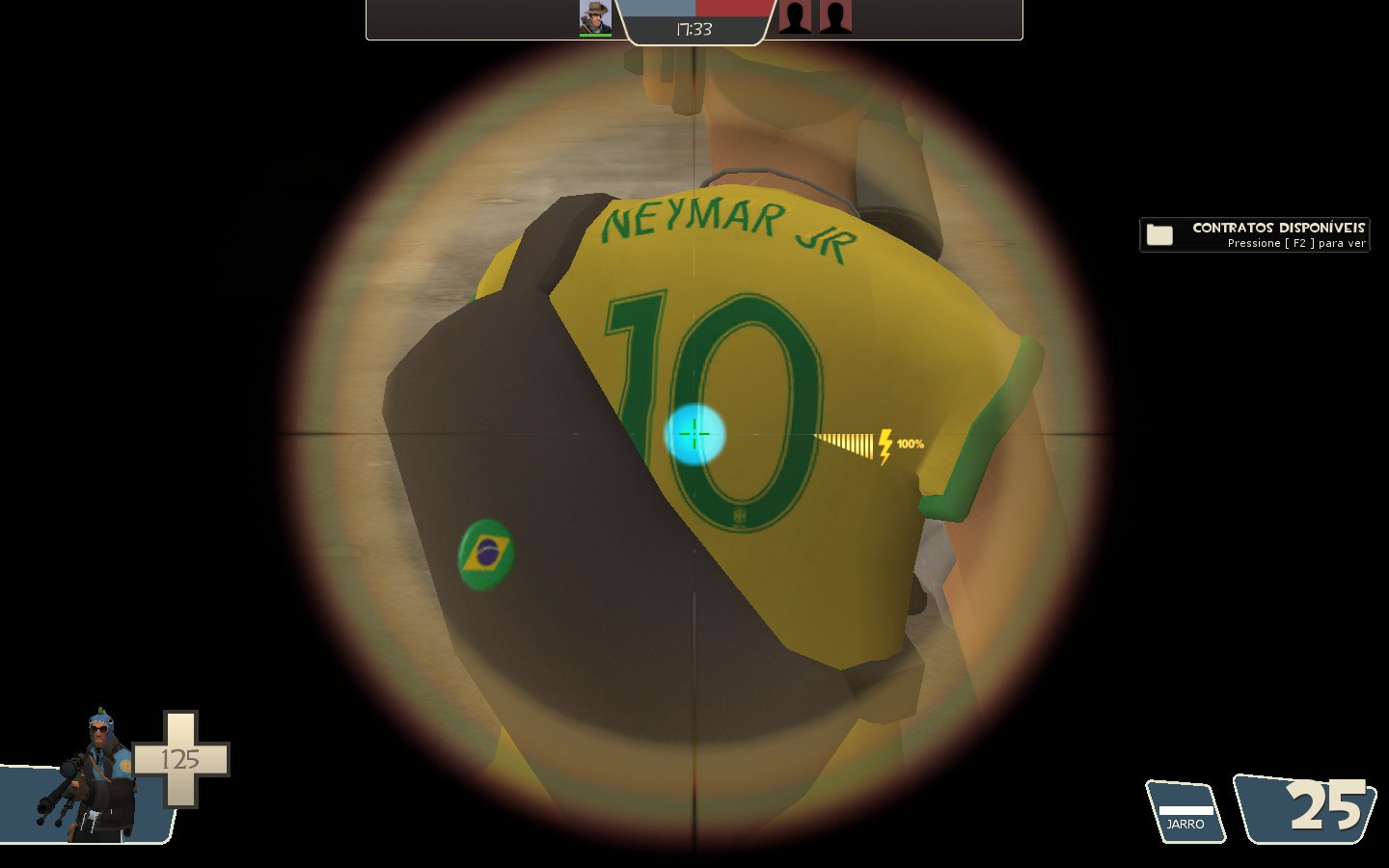Image resolution: width=1389 pixels, height=868 pixels.
Task: Select the JARRO jarate jar icon
Action: pyautogui.click(x=1185, y=813)
